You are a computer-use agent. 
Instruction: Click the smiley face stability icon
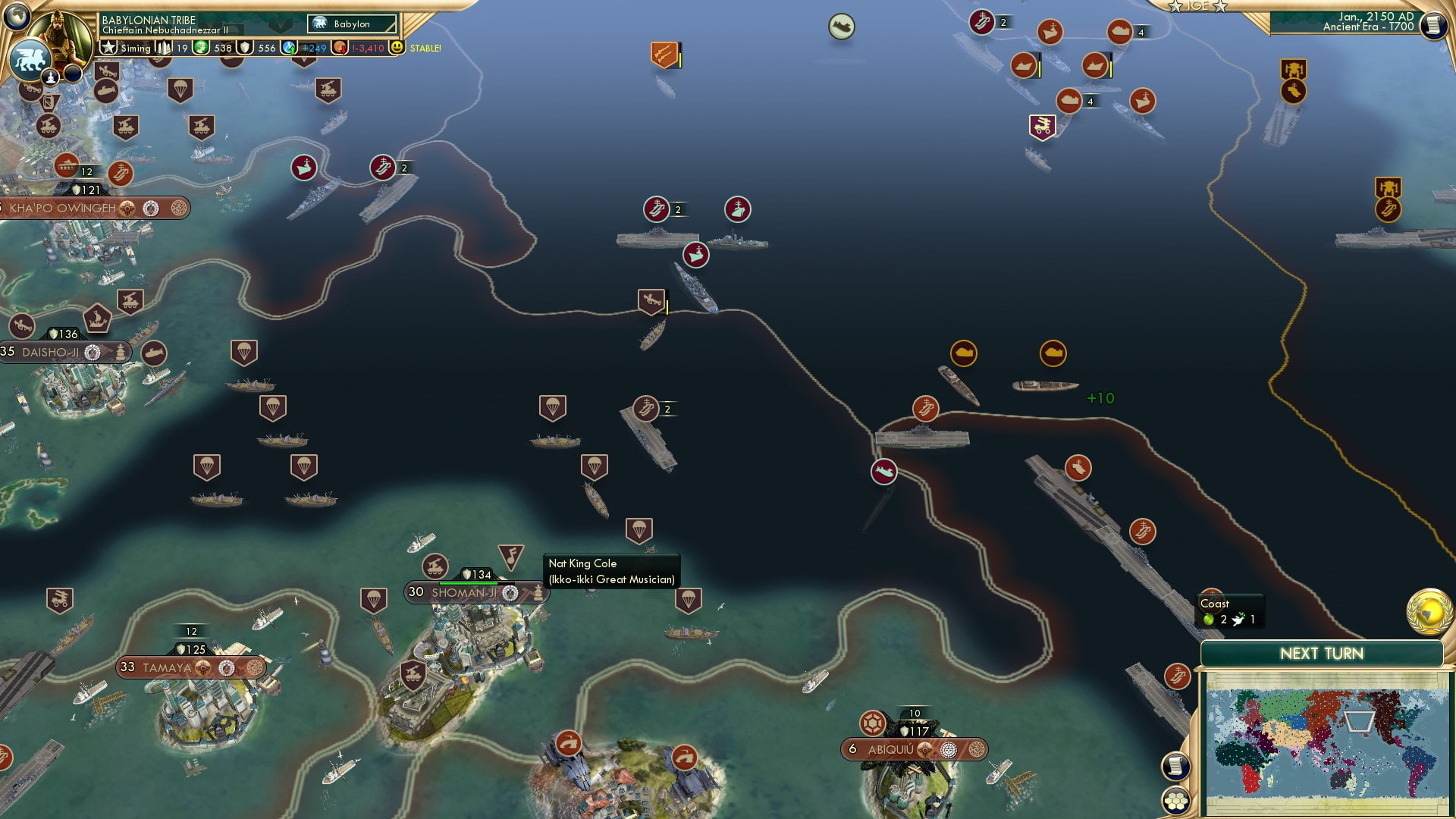point(396,48)
